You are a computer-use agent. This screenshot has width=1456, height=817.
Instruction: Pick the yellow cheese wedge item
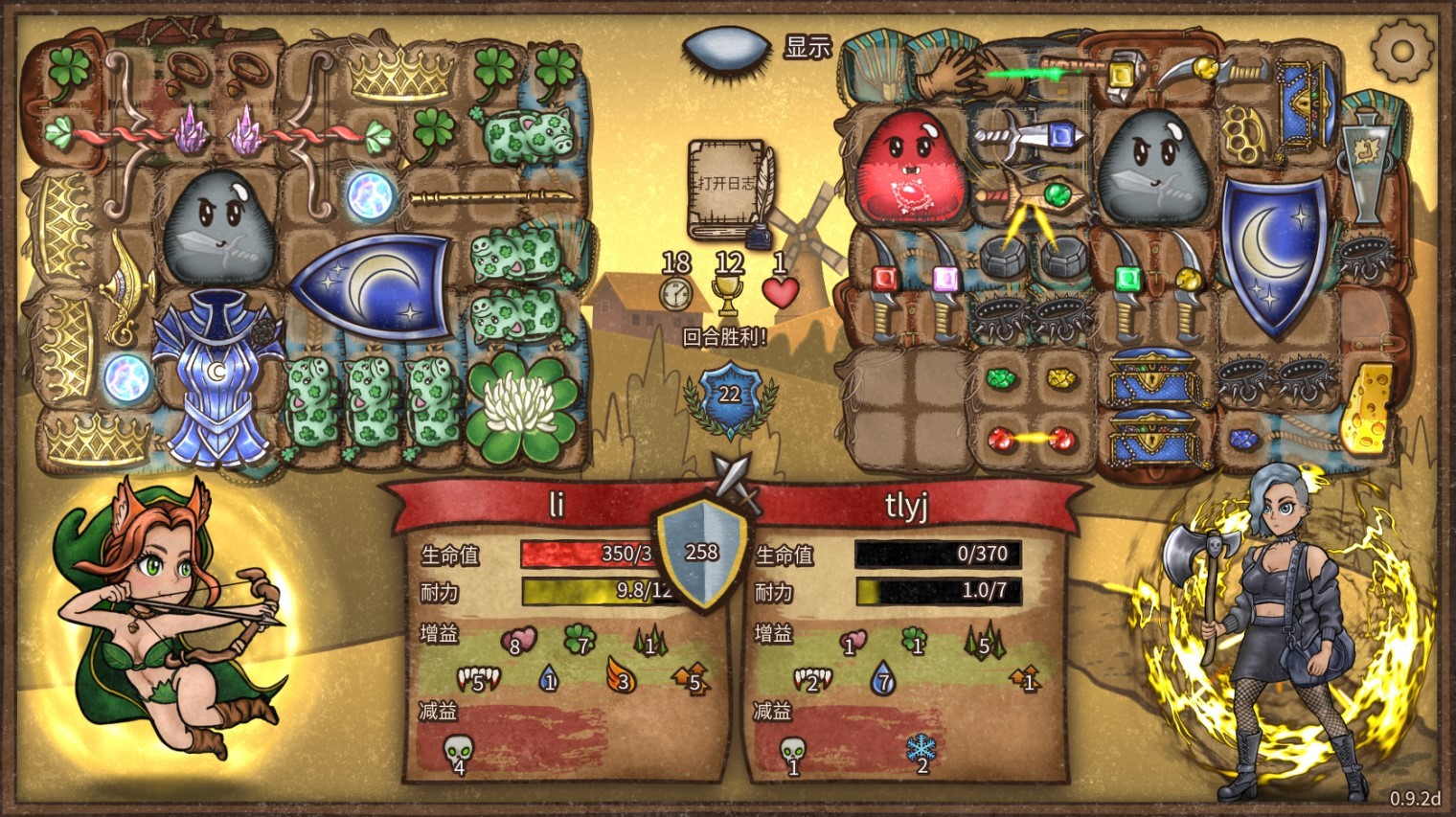pos(1368,406)
